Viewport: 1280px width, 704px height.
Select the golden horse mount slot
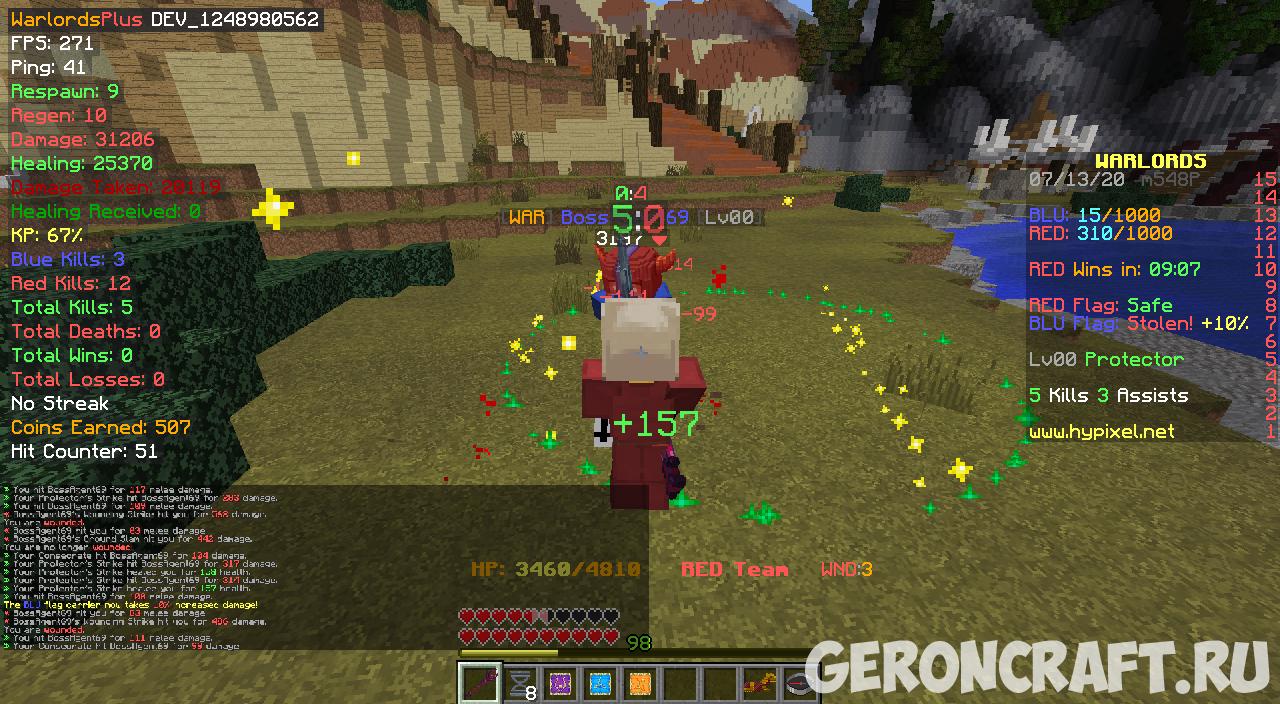click(760, 684)
